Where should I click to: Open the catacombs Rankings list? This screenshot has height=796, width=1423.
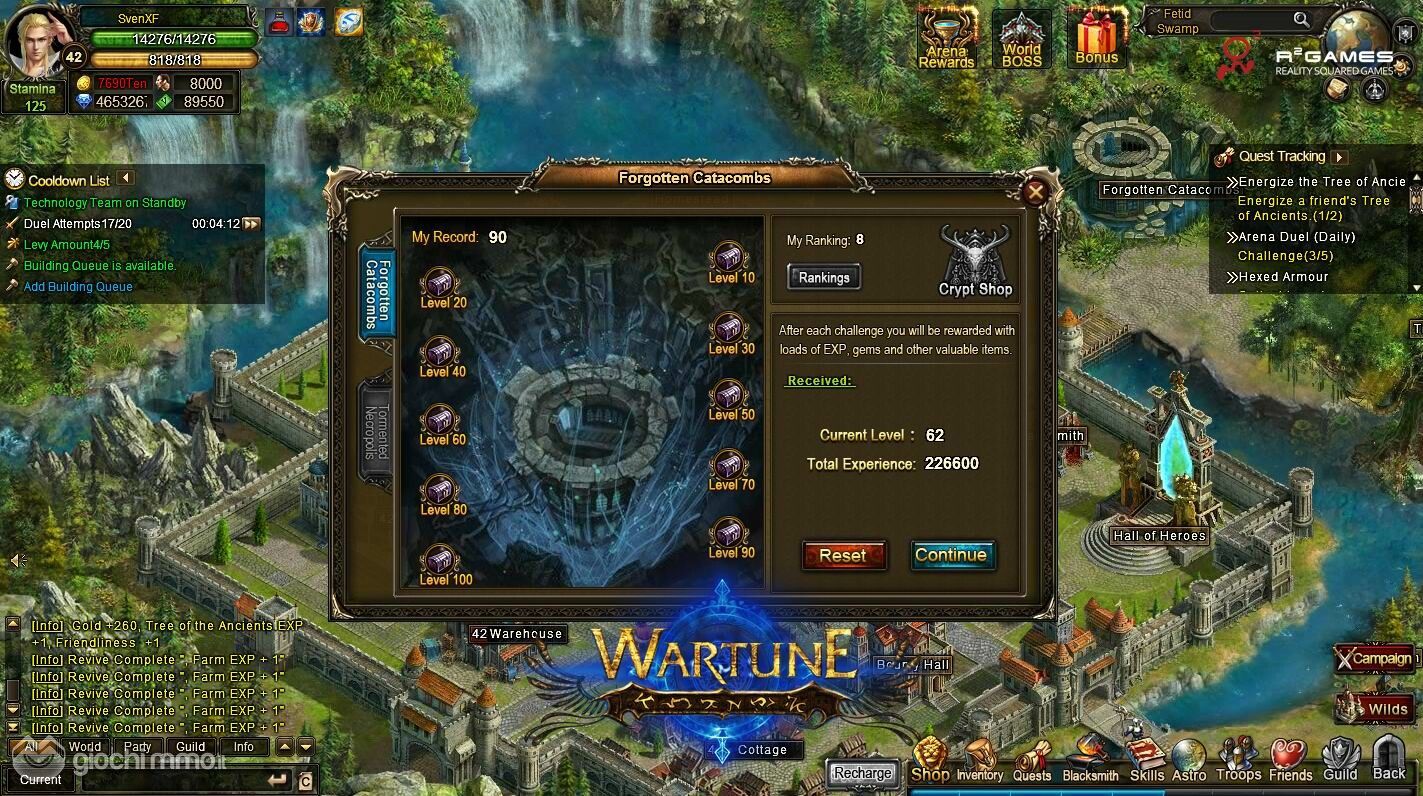pos(824,278)
